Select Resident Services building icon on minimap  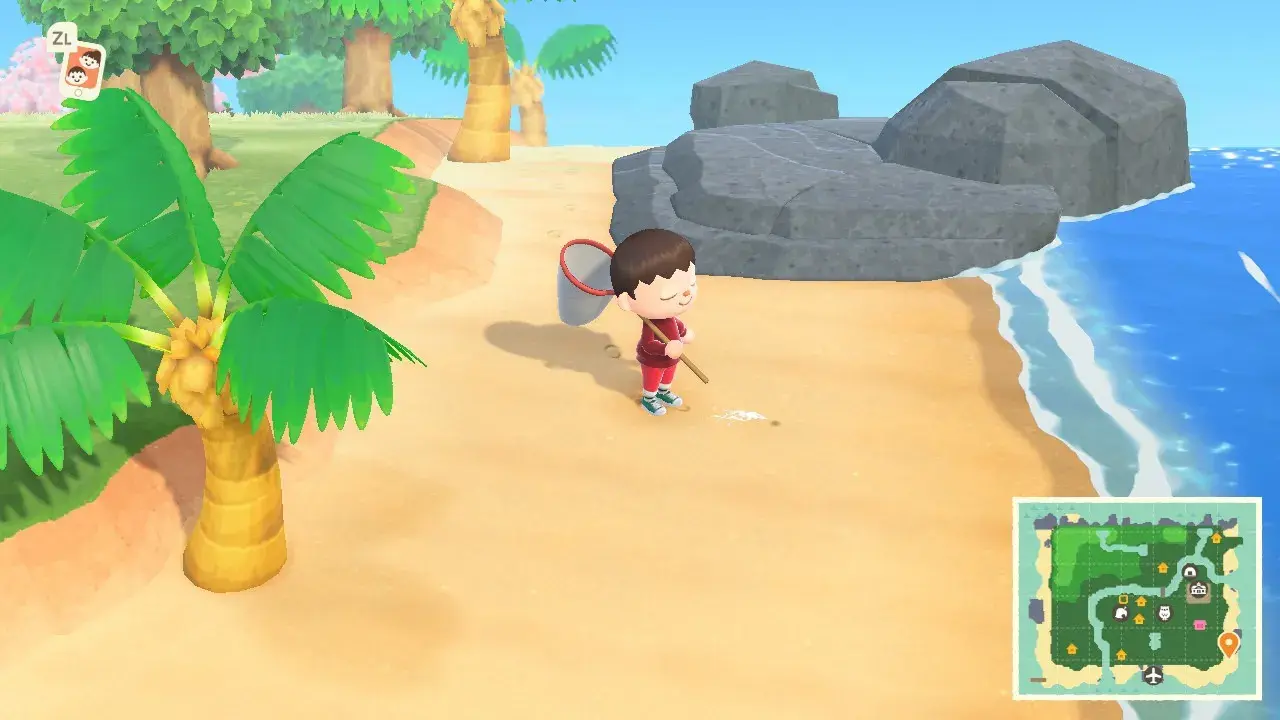1198,589
